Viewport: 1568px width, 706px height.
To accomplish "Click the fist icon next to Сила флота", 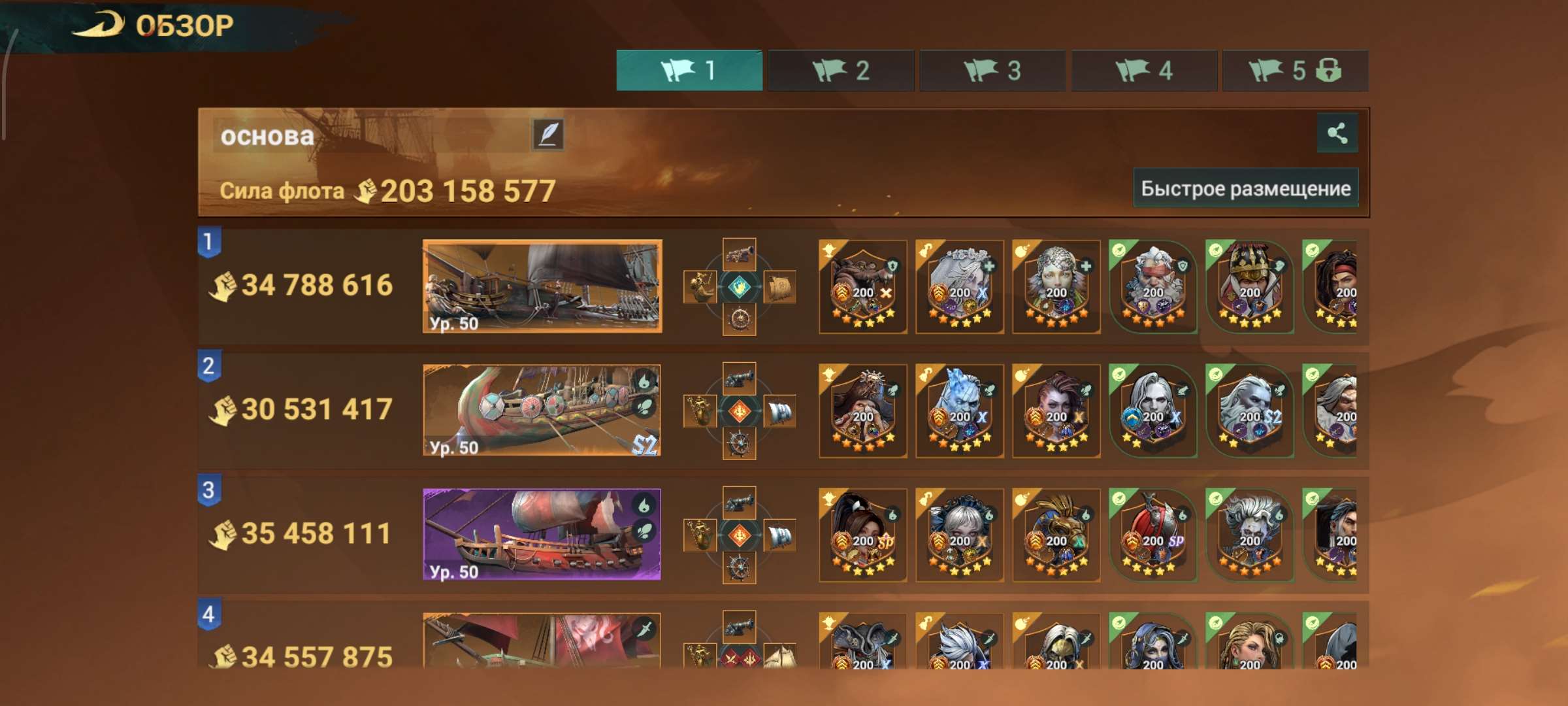I will point(366,190).
